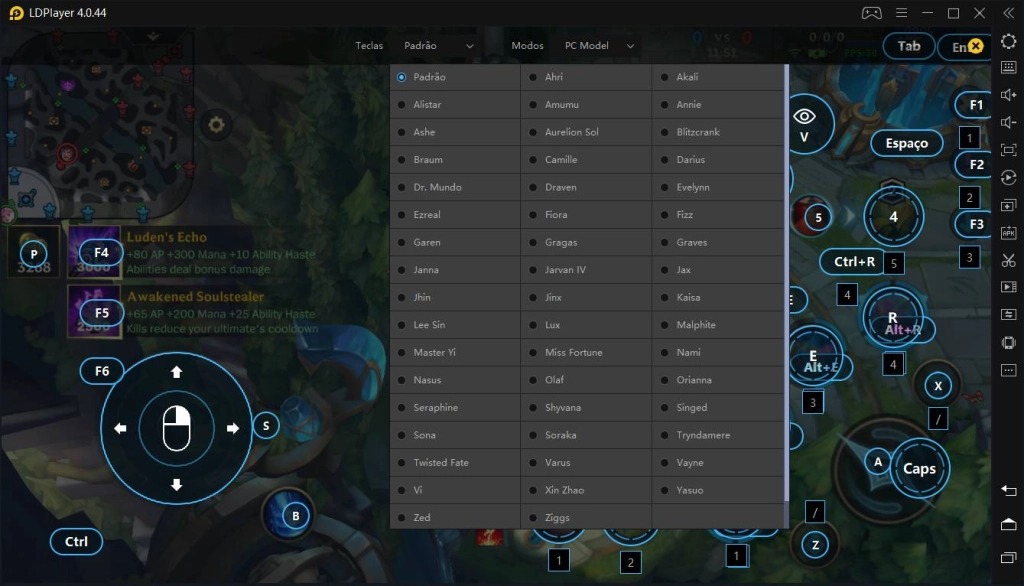Select the Ctrl key mapping button
Image resolution: width=1024 pixels, height=586 pixels.
click(x=77, y=542)
